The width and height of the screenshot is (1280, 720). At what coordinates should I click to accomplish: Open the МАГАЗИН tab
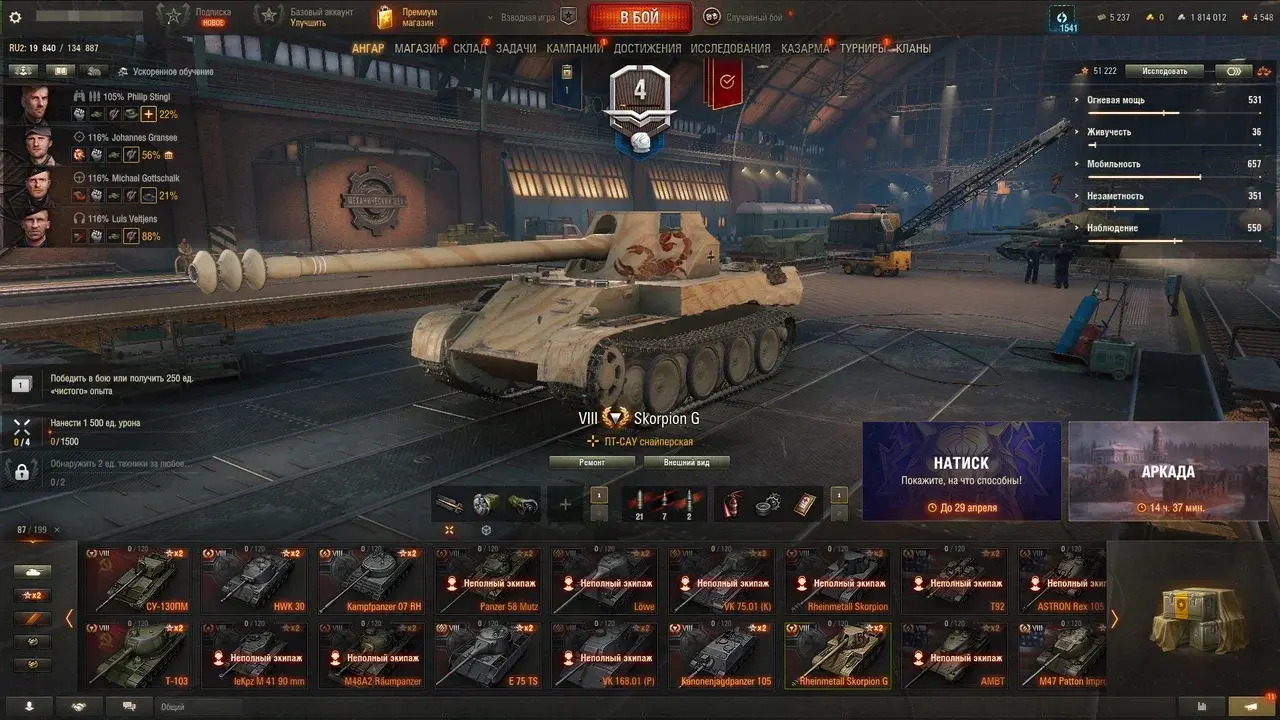point(418,48)
